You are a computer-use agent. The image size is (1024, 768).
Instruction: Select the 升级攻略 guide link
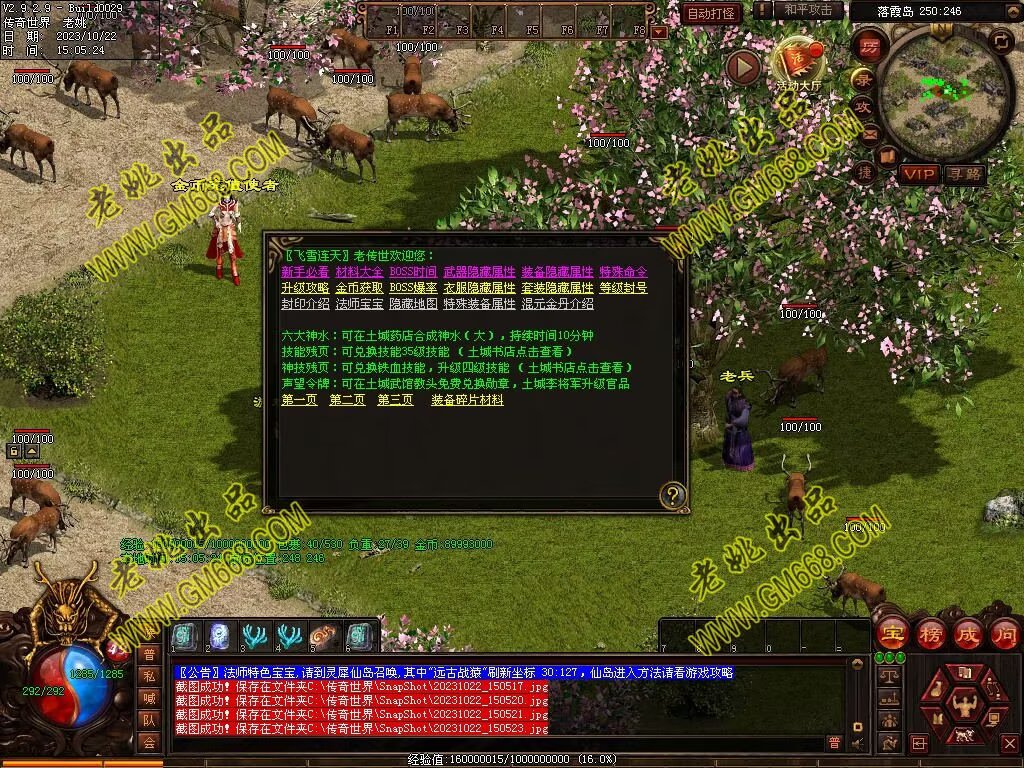click(305, 288)
